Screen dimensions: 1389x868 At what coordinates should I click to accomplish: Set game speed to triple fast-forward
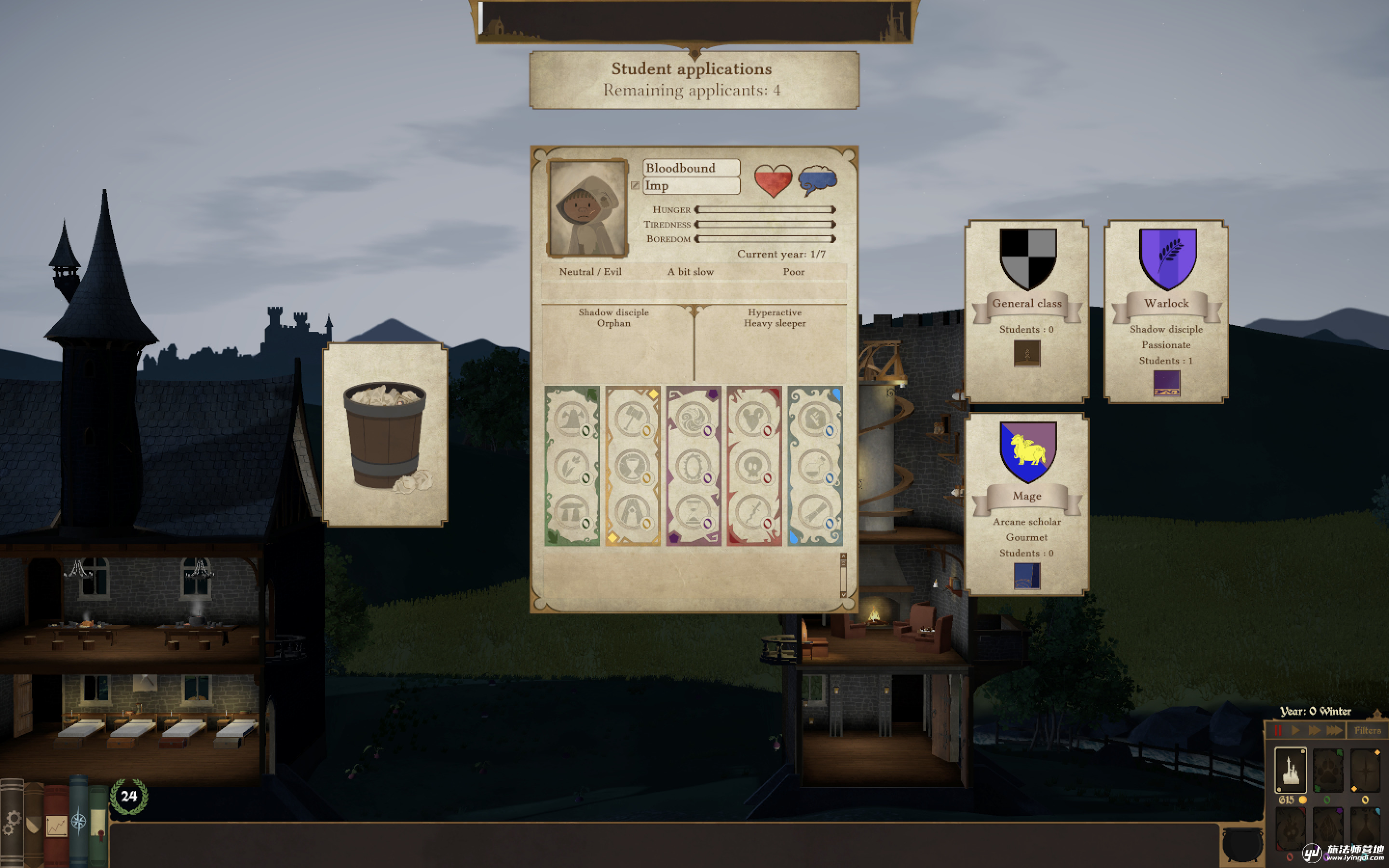coord(1334,730)
